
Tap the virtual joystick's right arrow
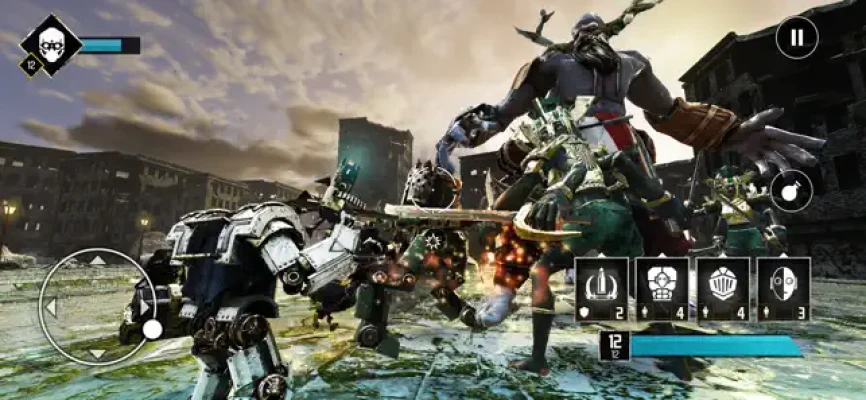144,307
